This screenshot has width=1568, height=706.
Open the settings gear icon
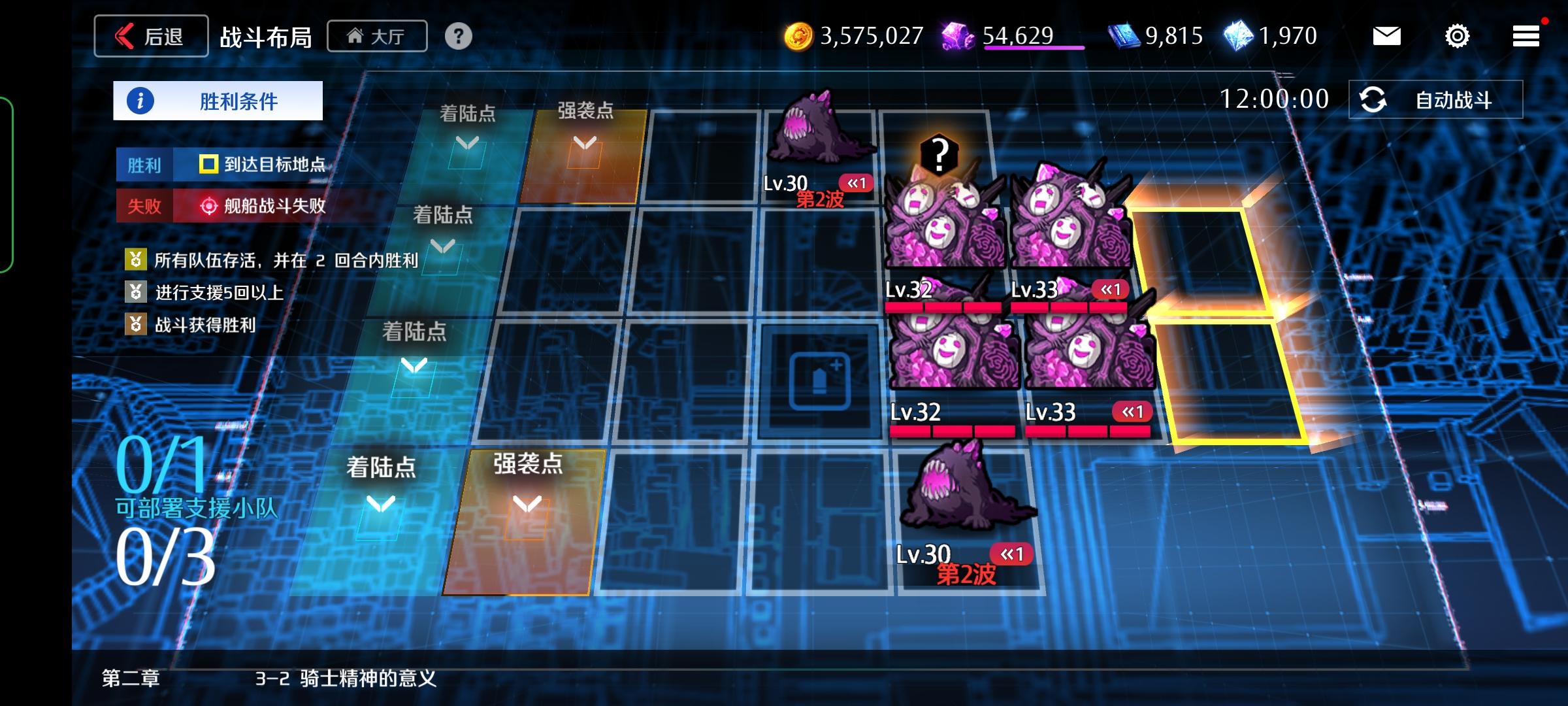coord(1458,37)
